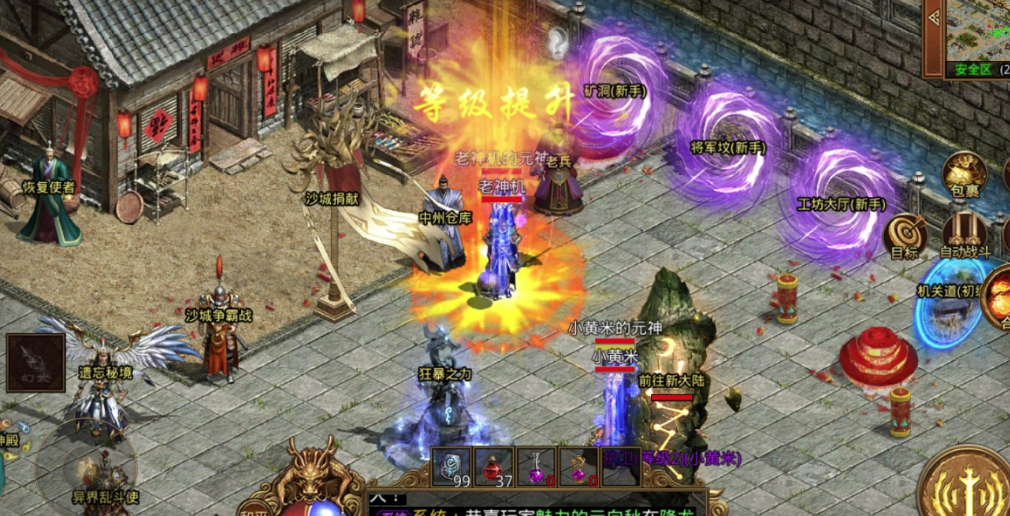
Task: Collapse the minimap with the arrow tab
Action: [933, 38]
